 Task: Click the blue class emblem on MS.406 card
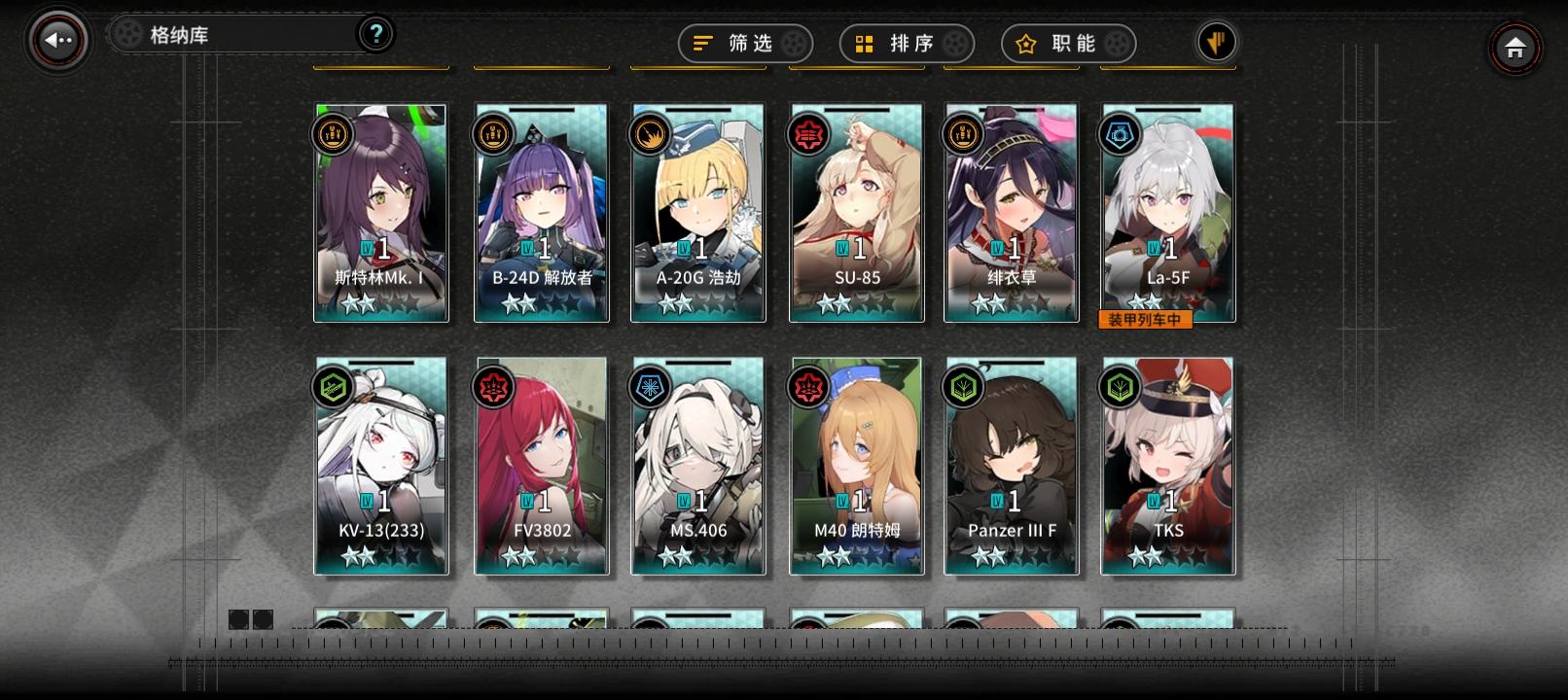point(649,387)
